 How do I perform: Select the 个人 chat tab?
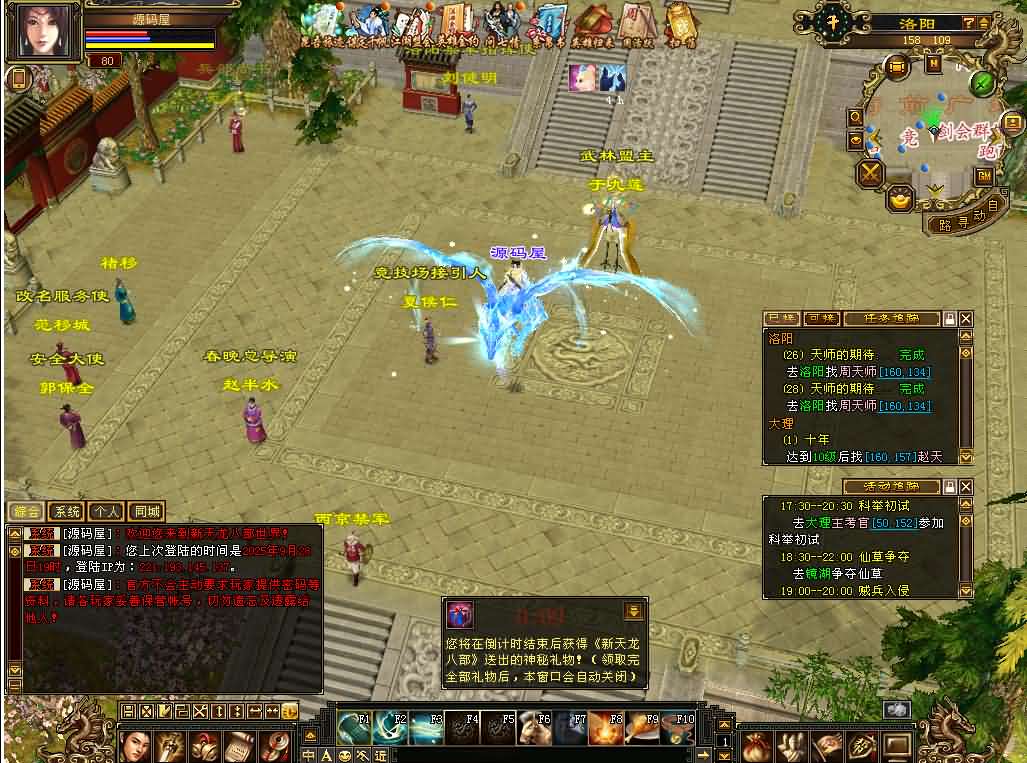point(107,510)
